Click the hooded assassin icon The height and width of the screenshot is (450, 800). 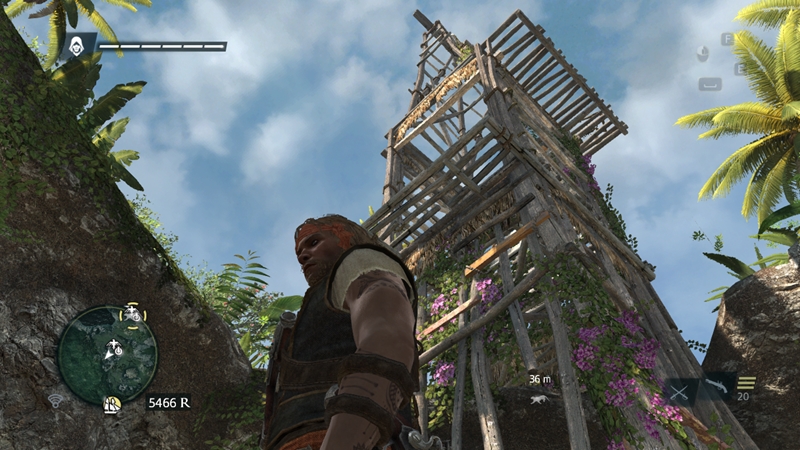(79, 46)
